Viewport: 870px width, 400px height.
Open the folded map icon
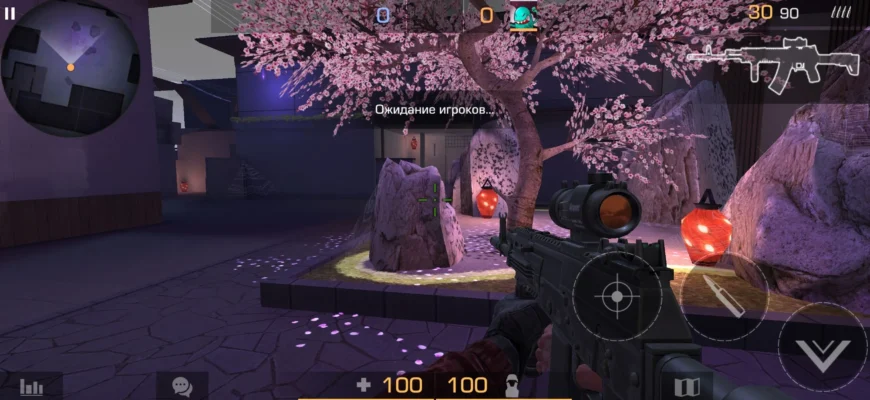(686, 387)
